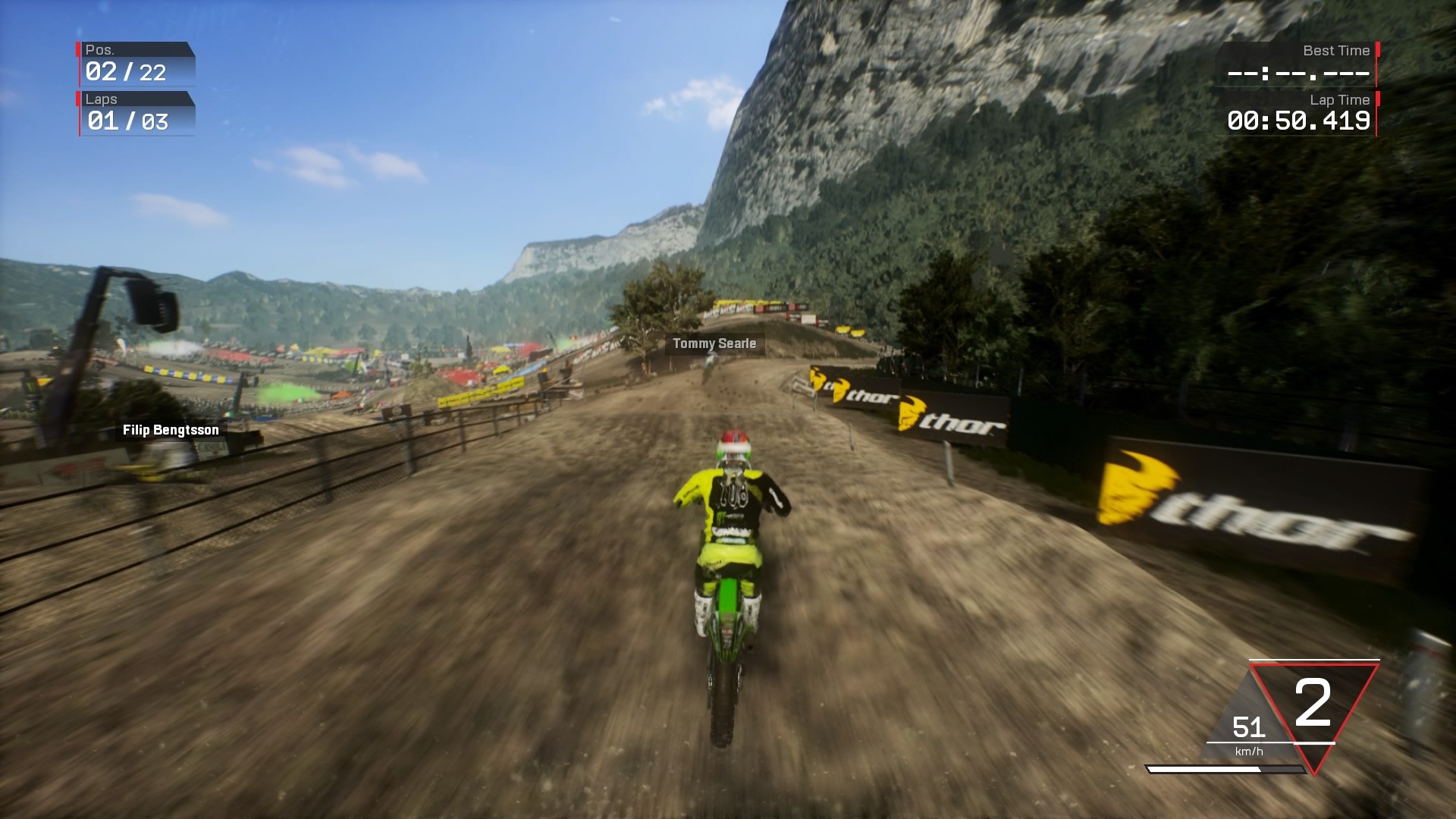The height and width of the screenshot is (819, 1456).
Task: Click the Tommy Searle rider nameplate
Action: pyautogui.click(x=713, y=344)
